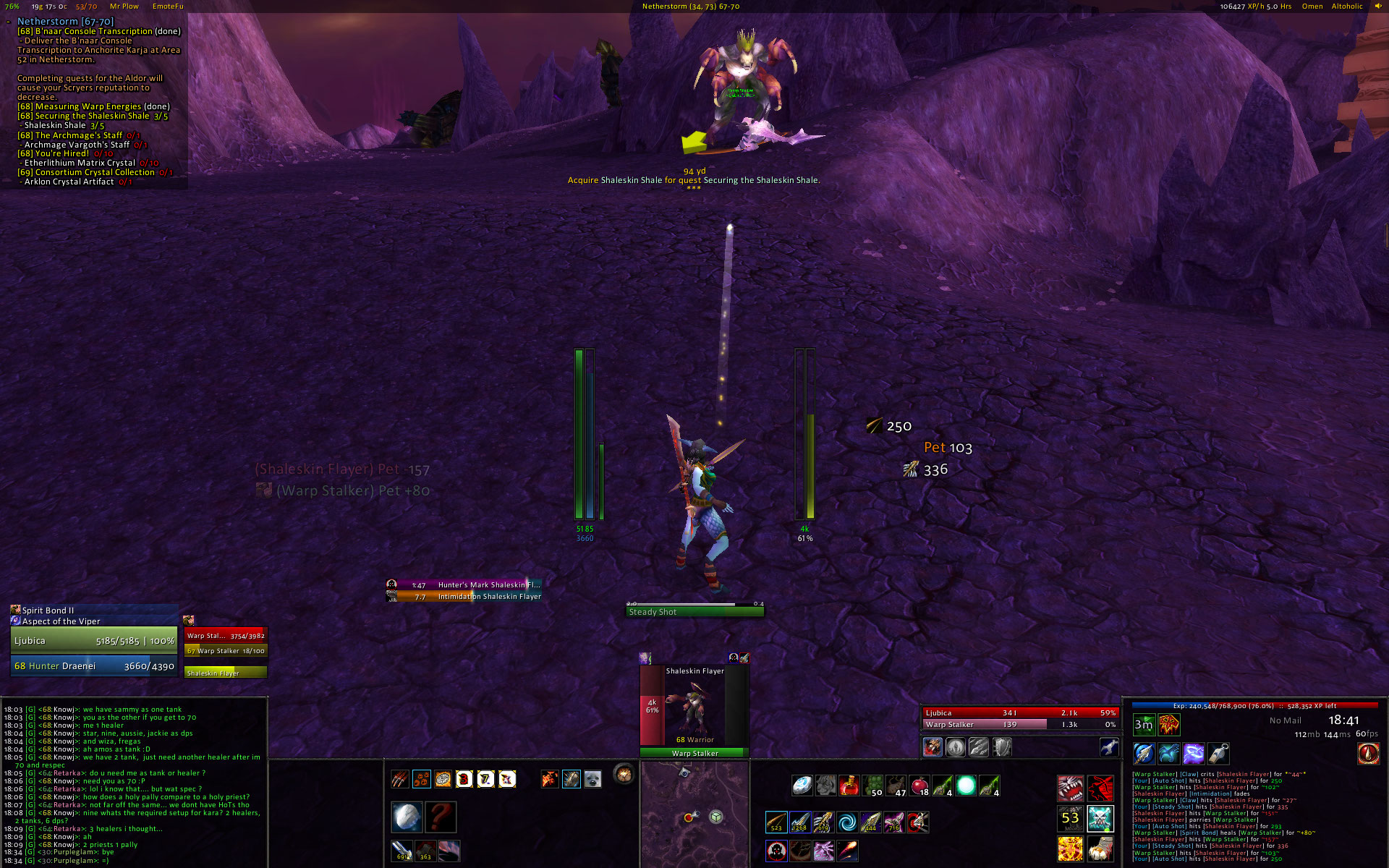
Task: Select the Ljubica player unit frame
Action: click(94, 641)
